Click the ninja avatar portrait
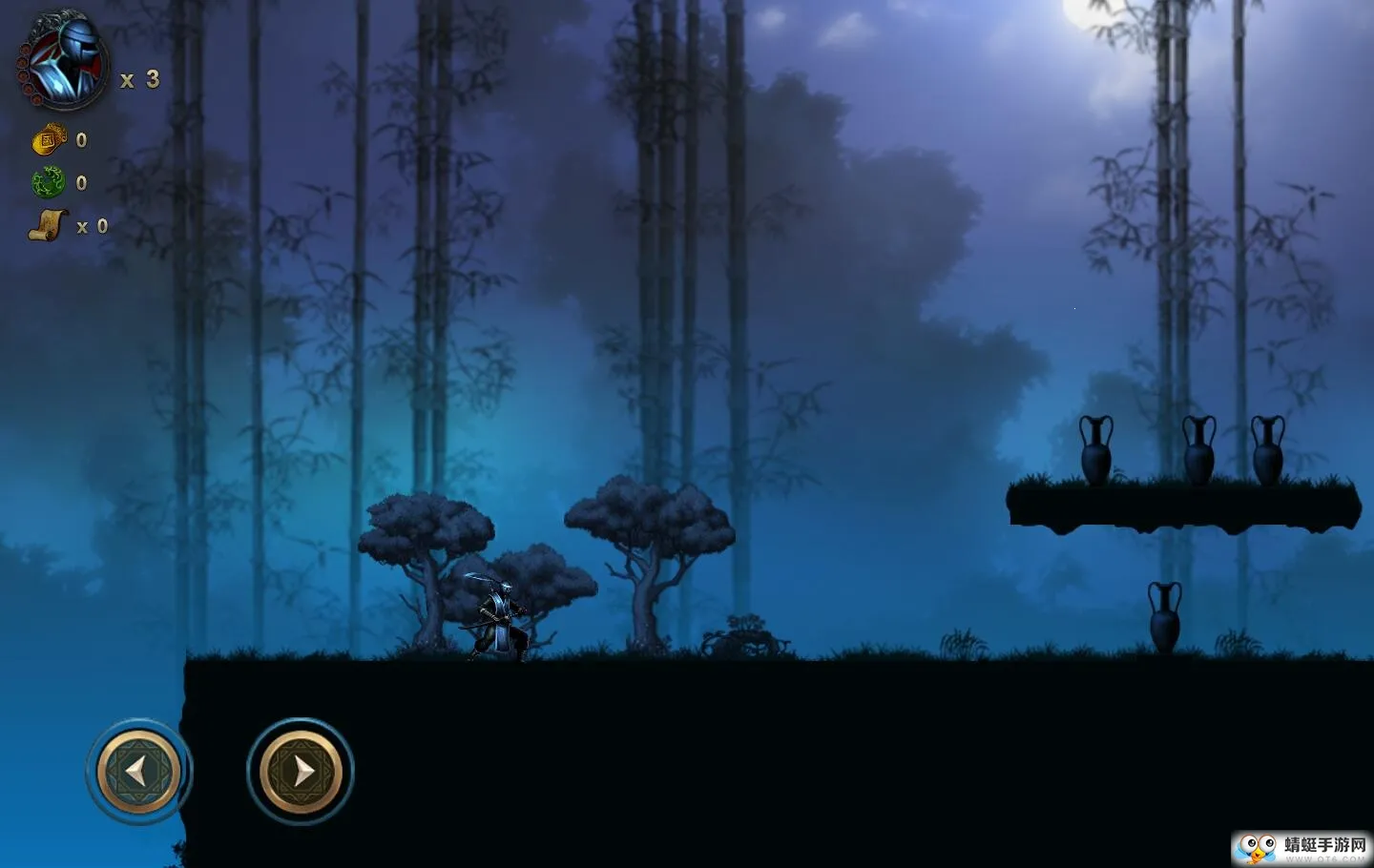This screenshot has width=1374, height=868. (66, 60)
